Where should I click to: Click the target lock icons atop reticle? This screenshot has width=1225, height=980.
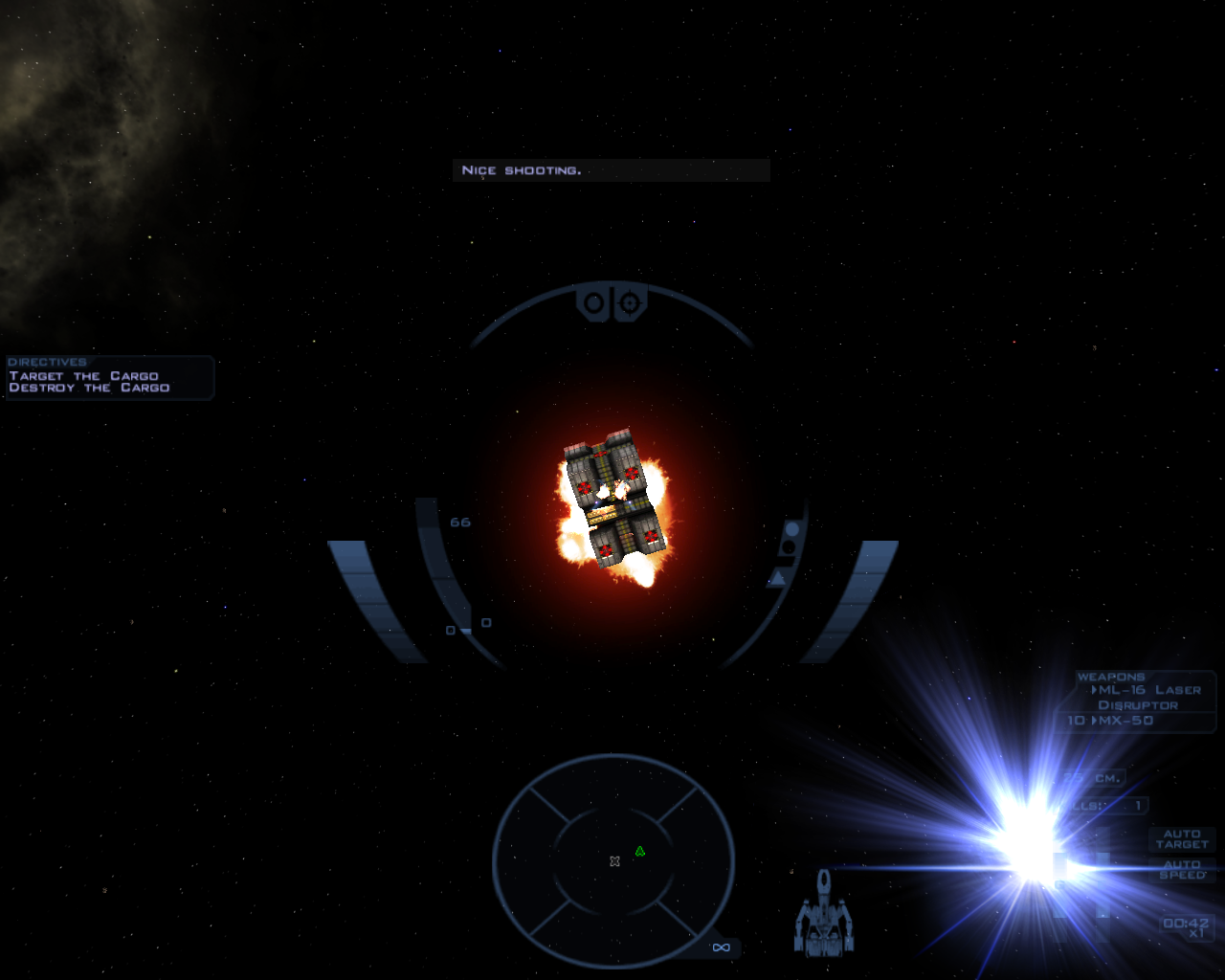tap(612, 303)
